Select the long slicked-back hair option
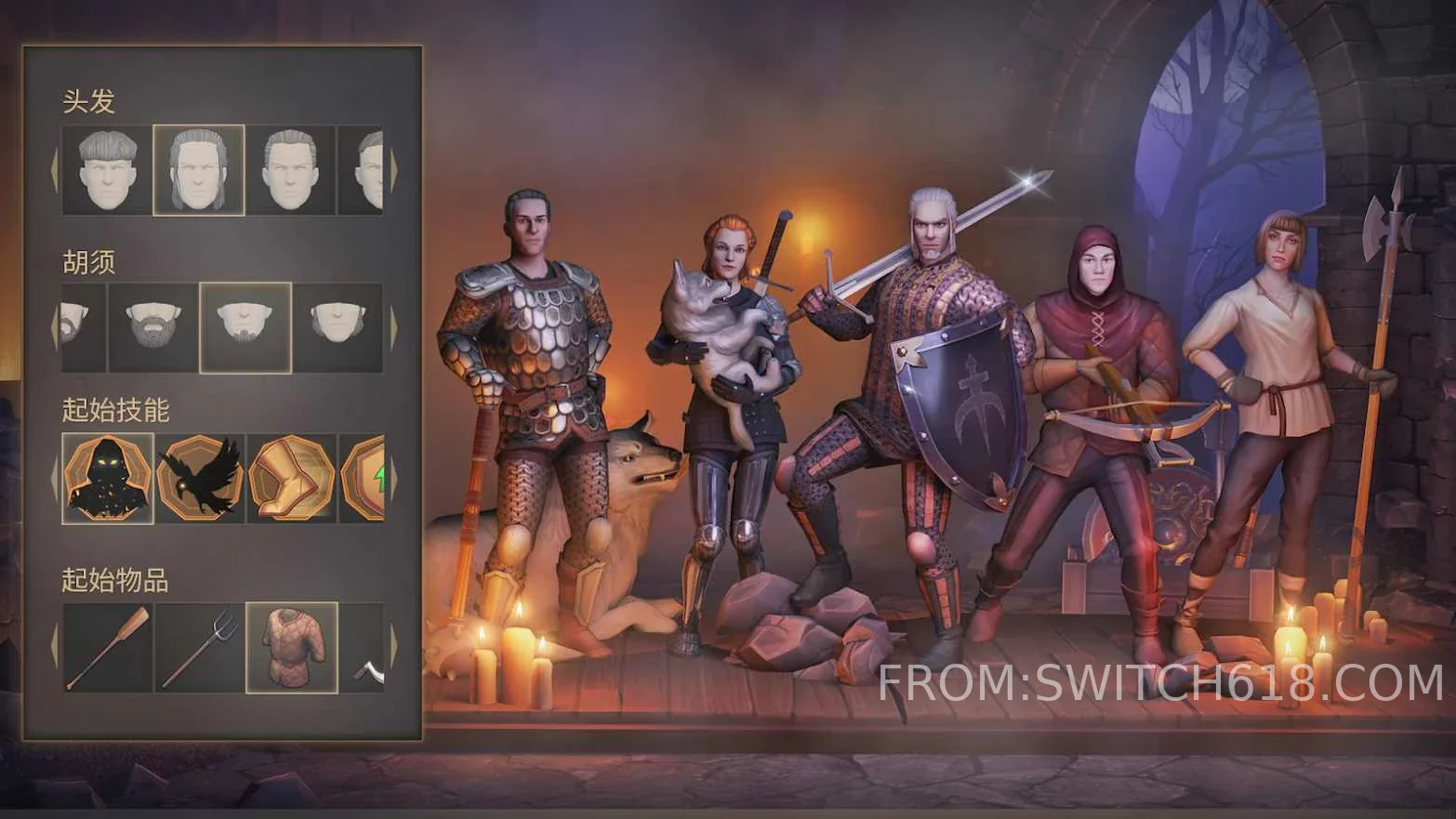Viewport: 1456px width, 819px height. coord(199,170)
